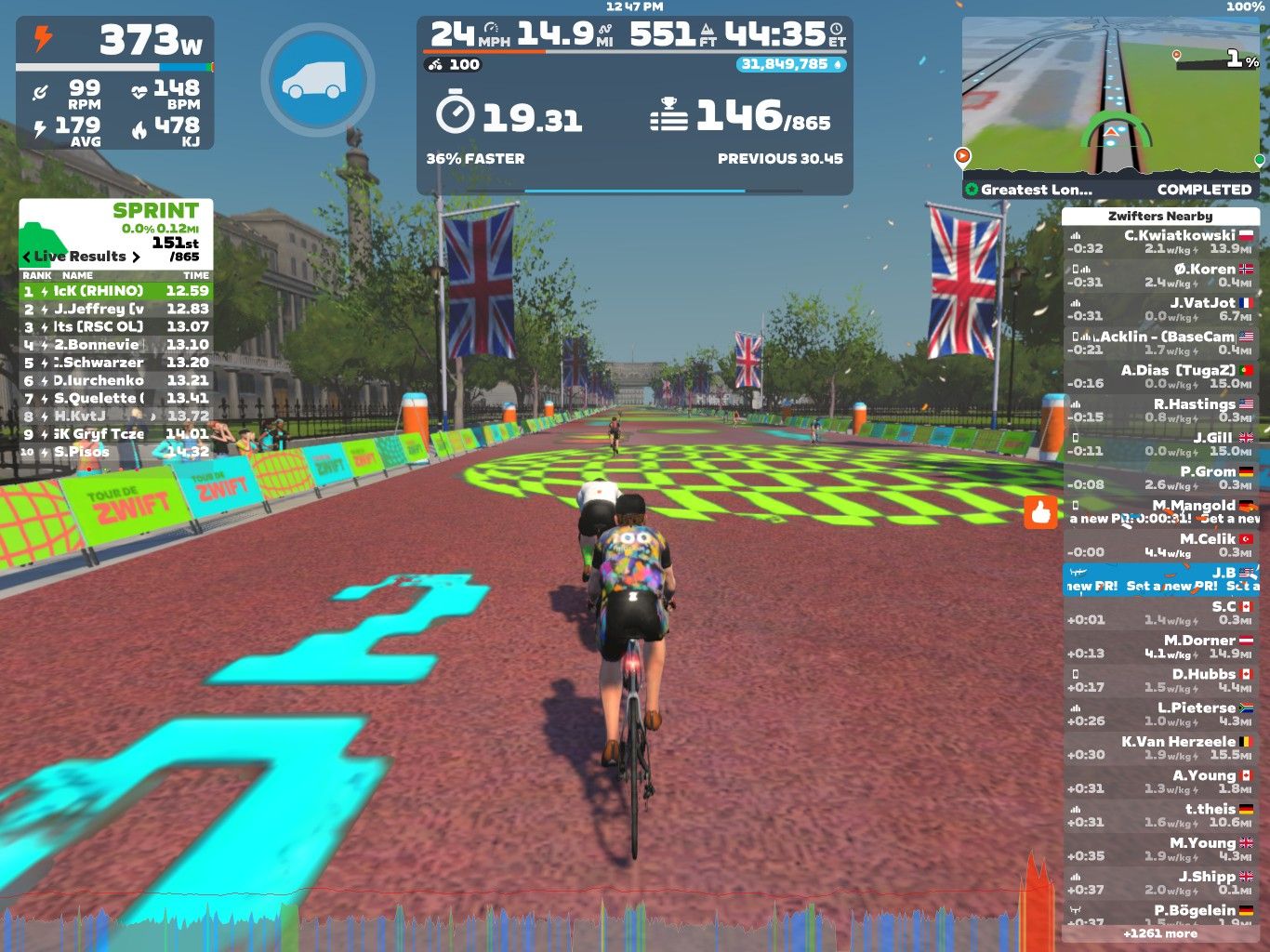The height and width of the screenshot is (952, 1270).
Task: Pick J.Shipp from Zwifters Nearby
Action: coord(1159,882)
